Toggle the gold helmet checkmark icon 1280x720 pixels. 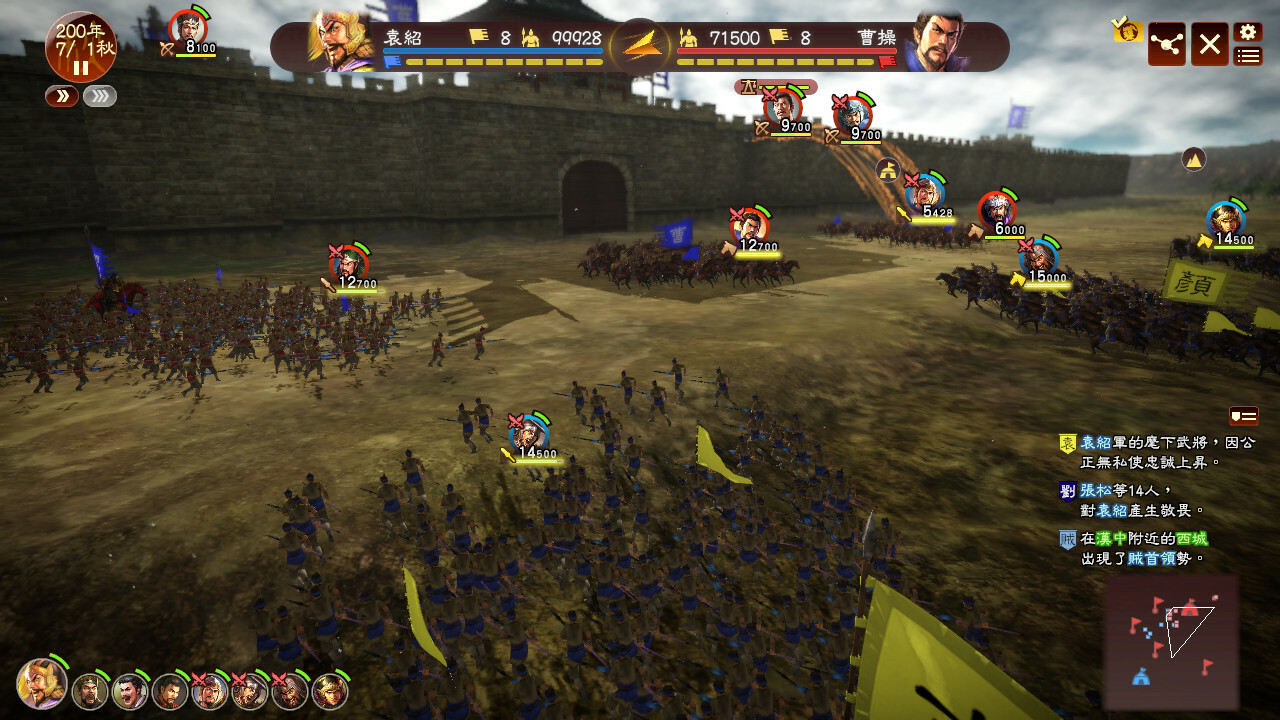(x=1128, y=31)
